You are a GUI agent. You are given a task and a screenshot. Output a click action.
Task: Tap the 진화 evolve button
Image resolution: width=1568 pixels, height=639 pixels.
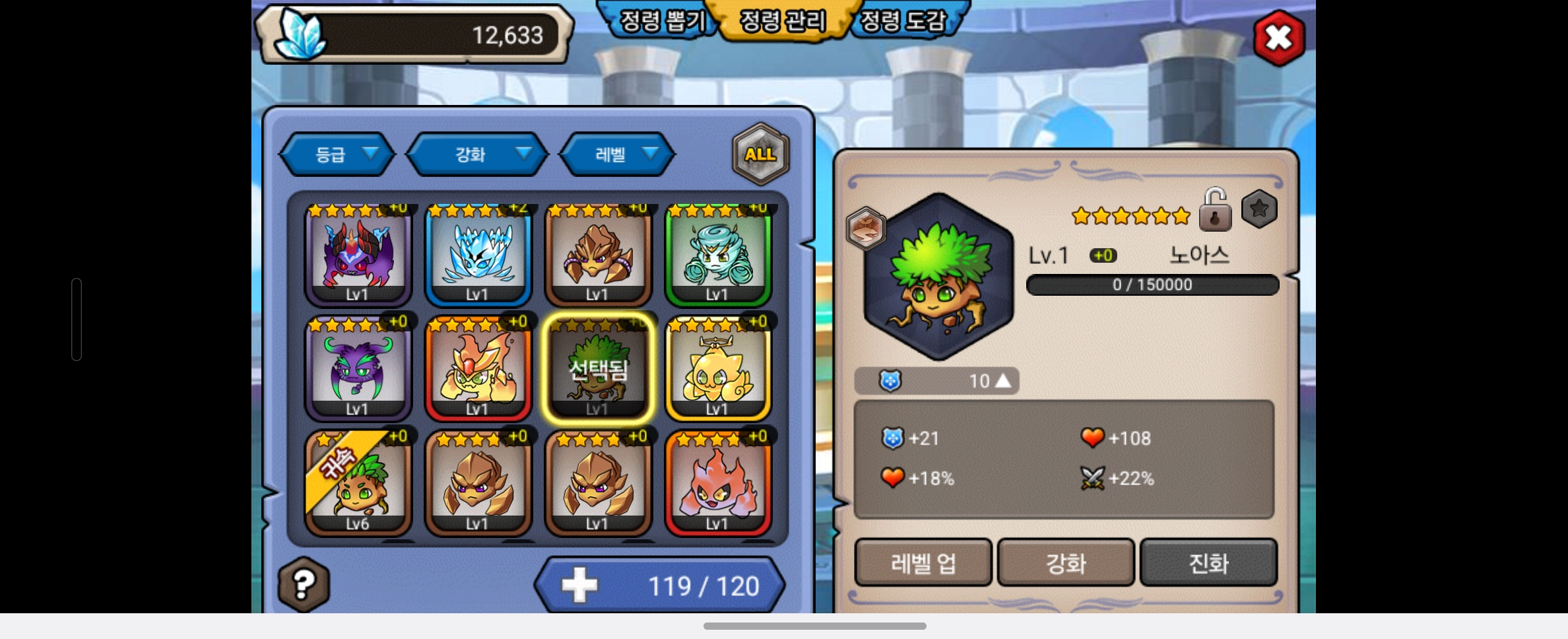point(1208,563)
